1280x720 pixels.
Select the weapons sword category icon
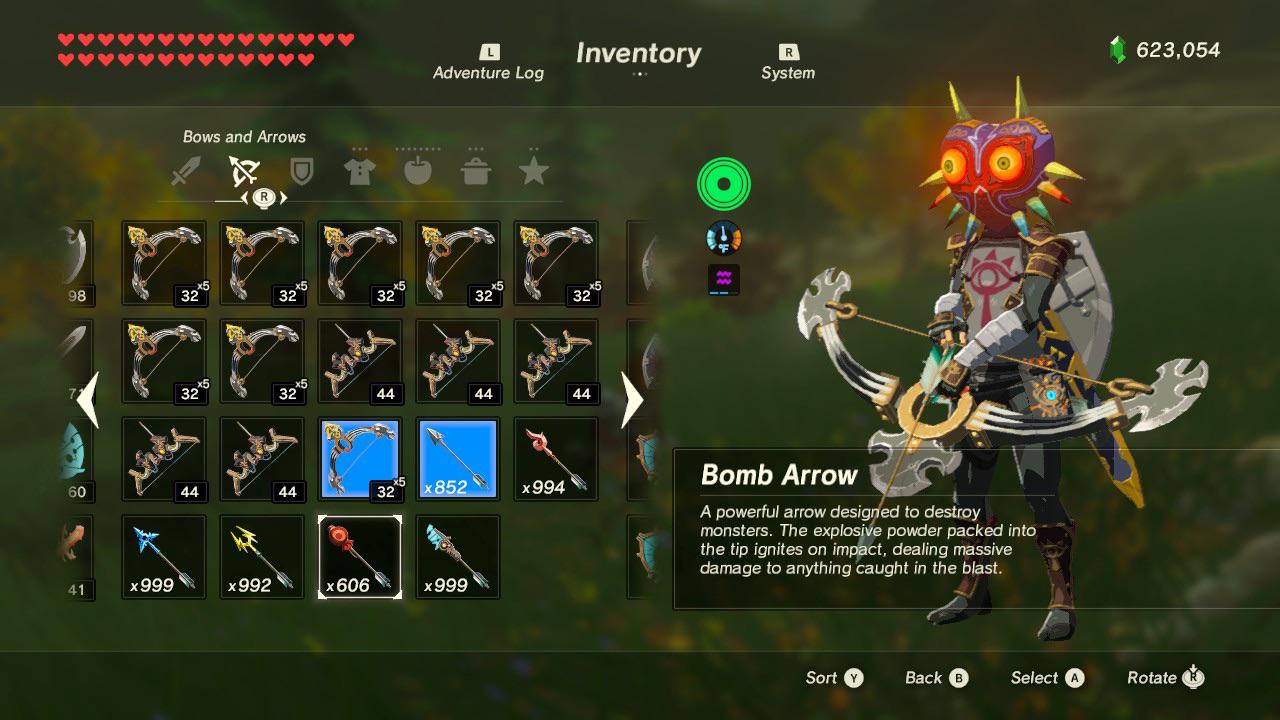pyautogui.click(x=185, y=168)
